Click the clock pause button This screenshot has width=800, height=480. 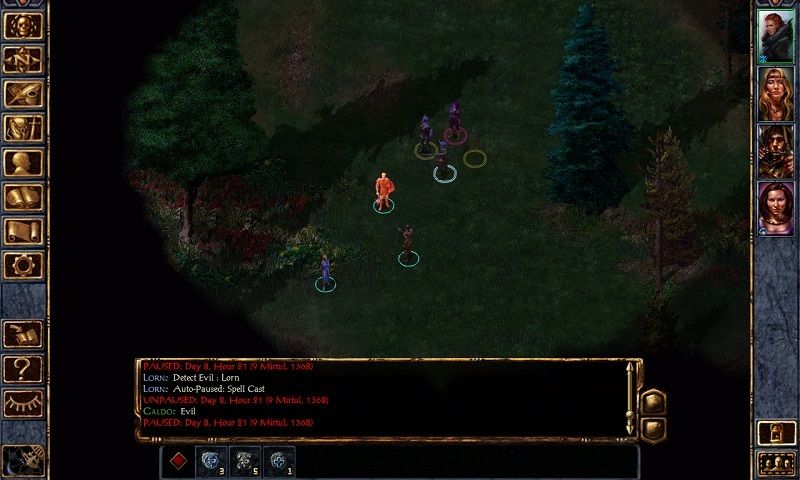22,460
